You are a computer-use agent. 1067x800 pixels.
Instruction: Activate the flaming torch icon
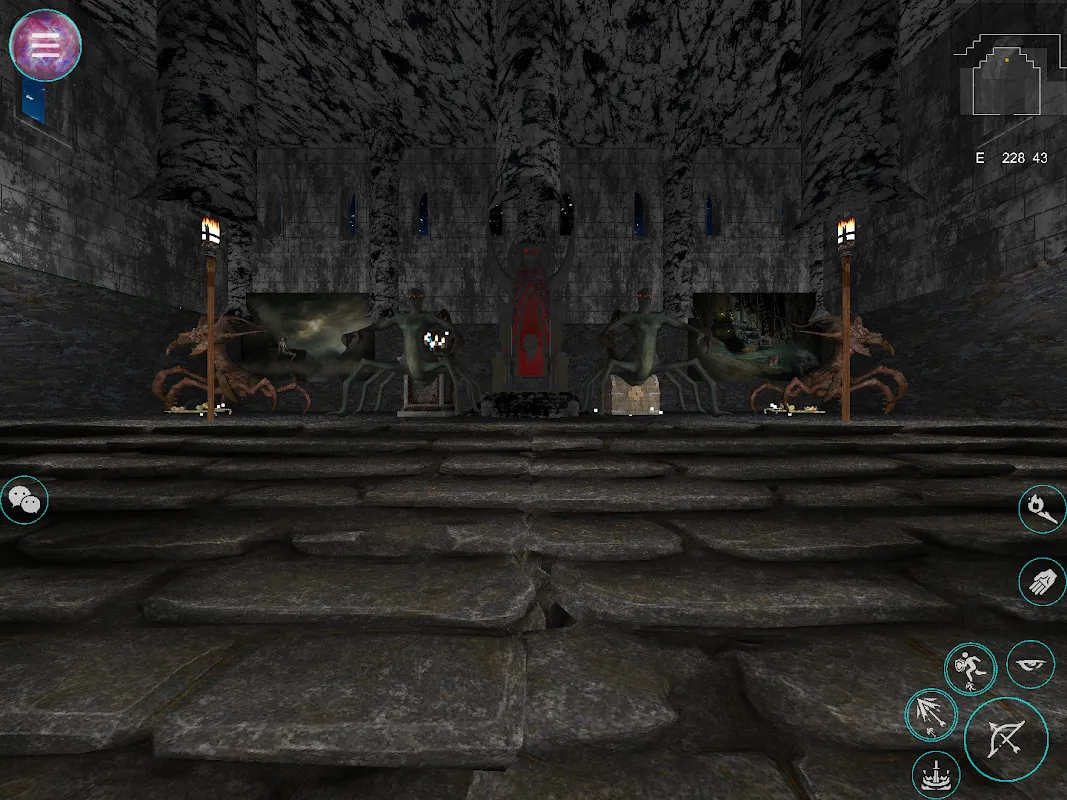(1042, 510)
